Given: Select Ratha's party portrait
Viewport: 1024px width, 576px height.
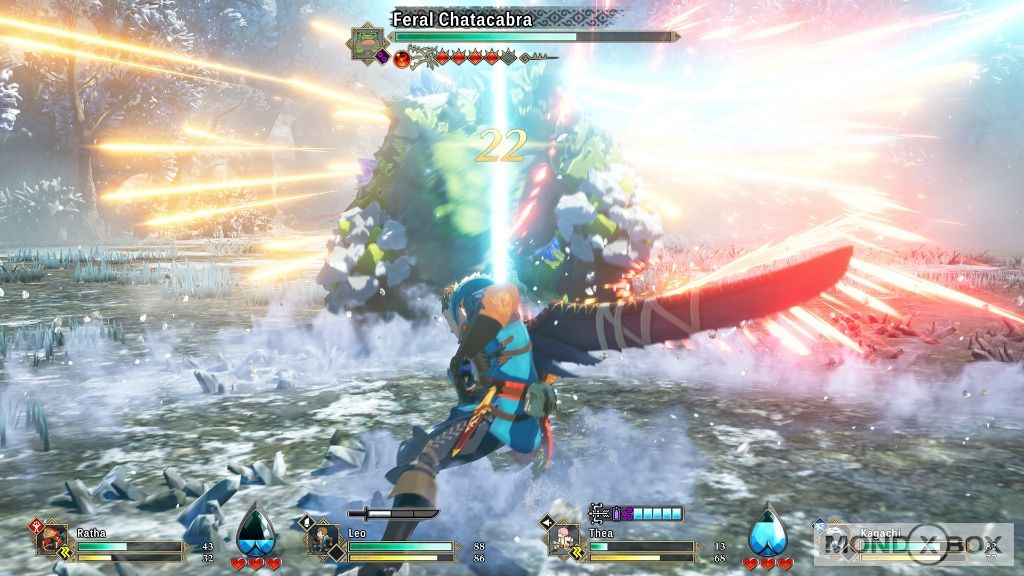Looking at the screenshot, I should coord(53,540).
